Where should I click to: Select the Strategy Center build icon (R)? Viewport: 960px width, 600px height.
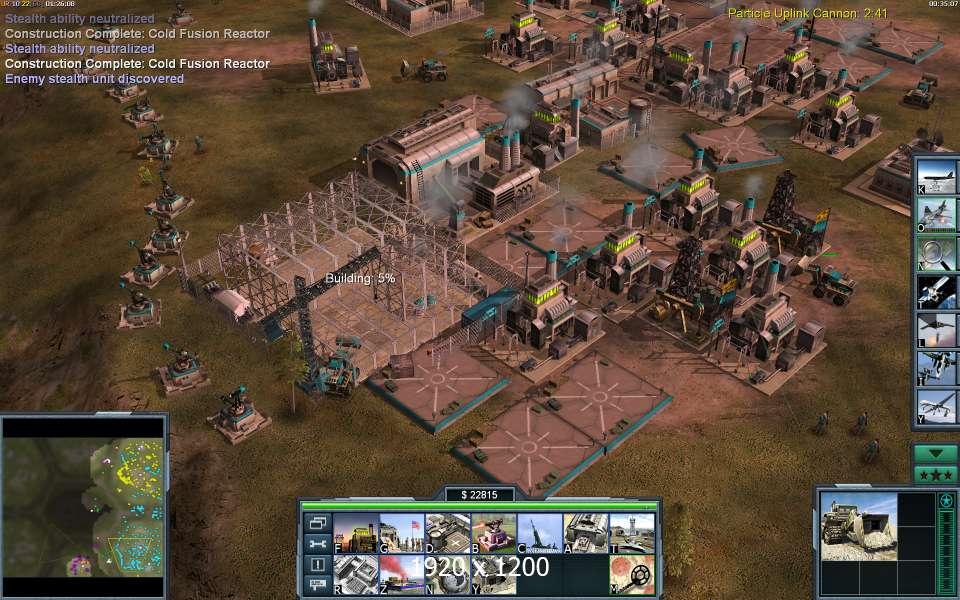pyautogui.click(x=353, y=574)
